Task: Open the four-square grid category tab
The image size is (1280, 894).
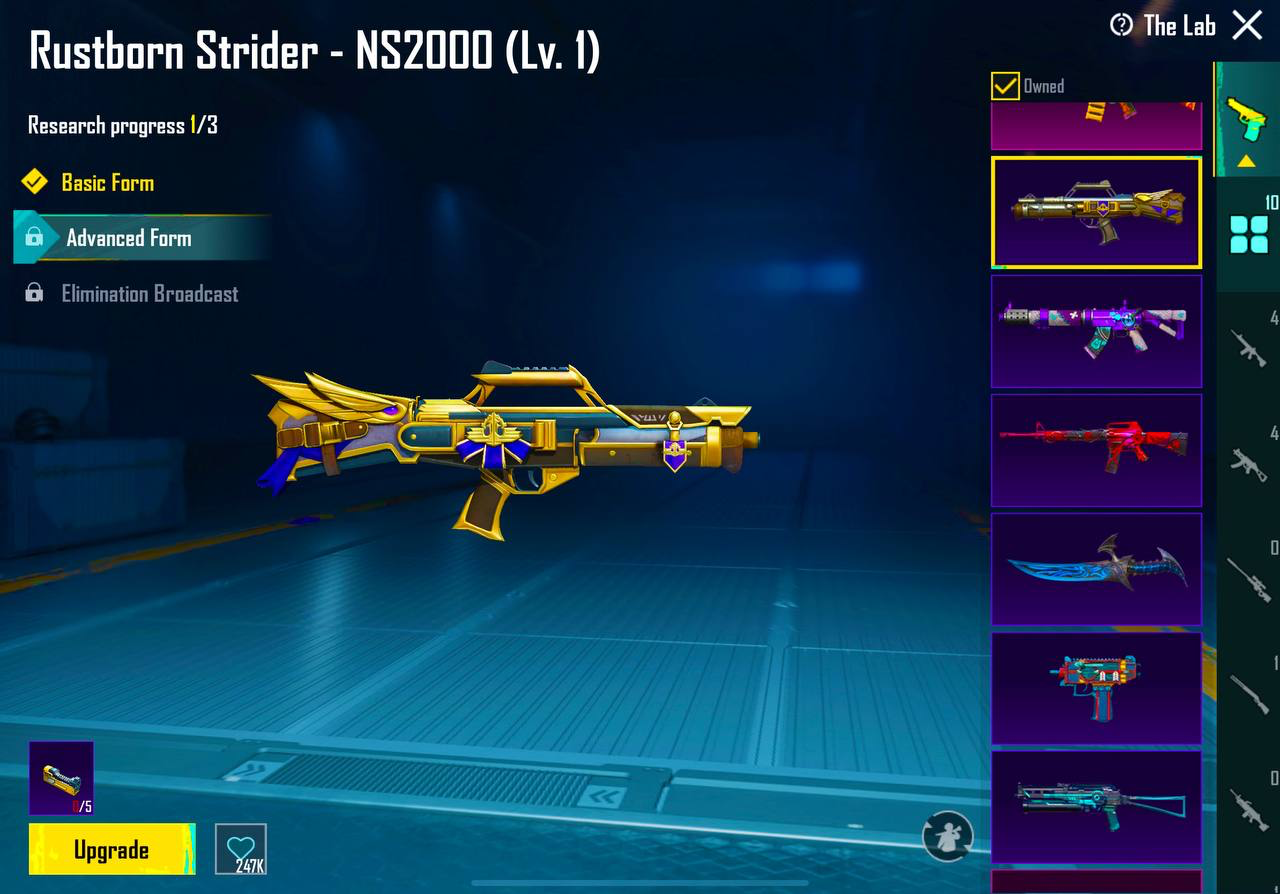Action: 1248,233
